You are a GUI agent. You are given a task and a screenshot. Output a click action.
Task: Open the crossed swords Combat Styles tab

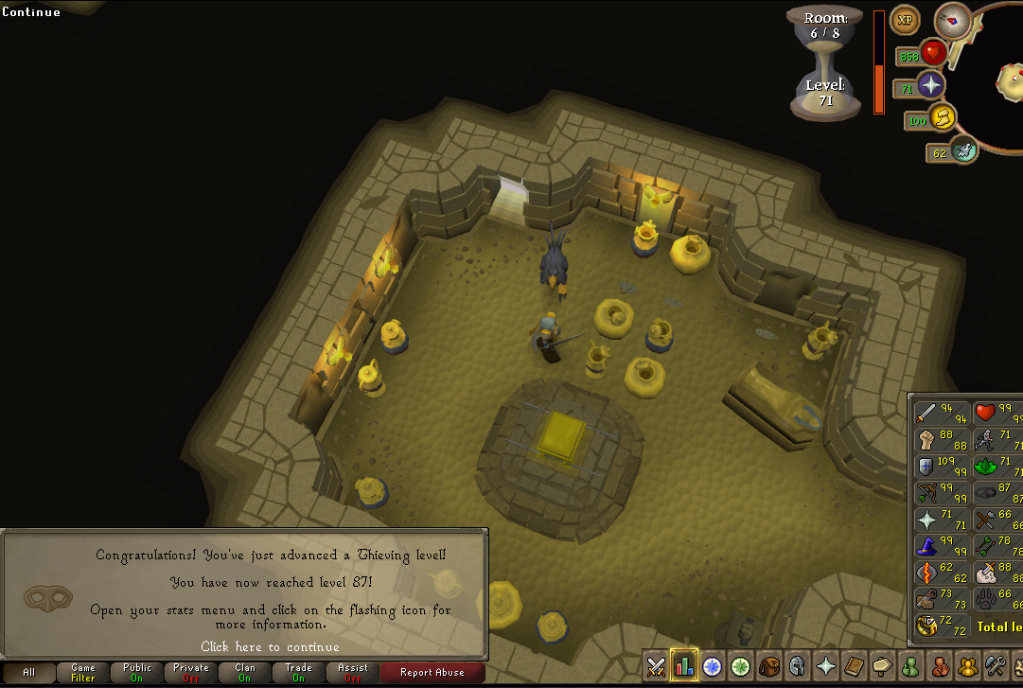[x=656, y=666]
